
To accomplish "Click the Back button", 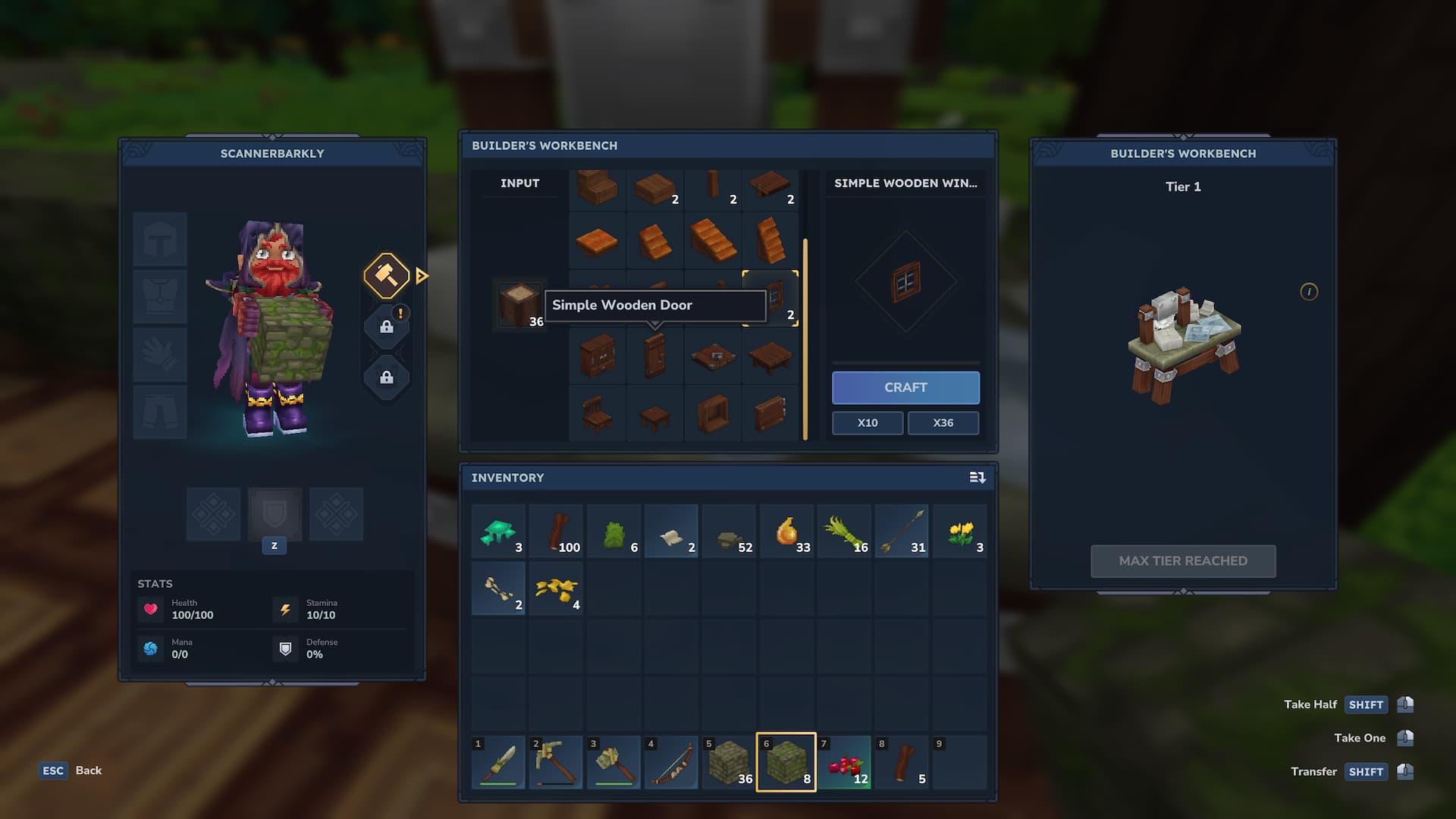I will point(72,770).
